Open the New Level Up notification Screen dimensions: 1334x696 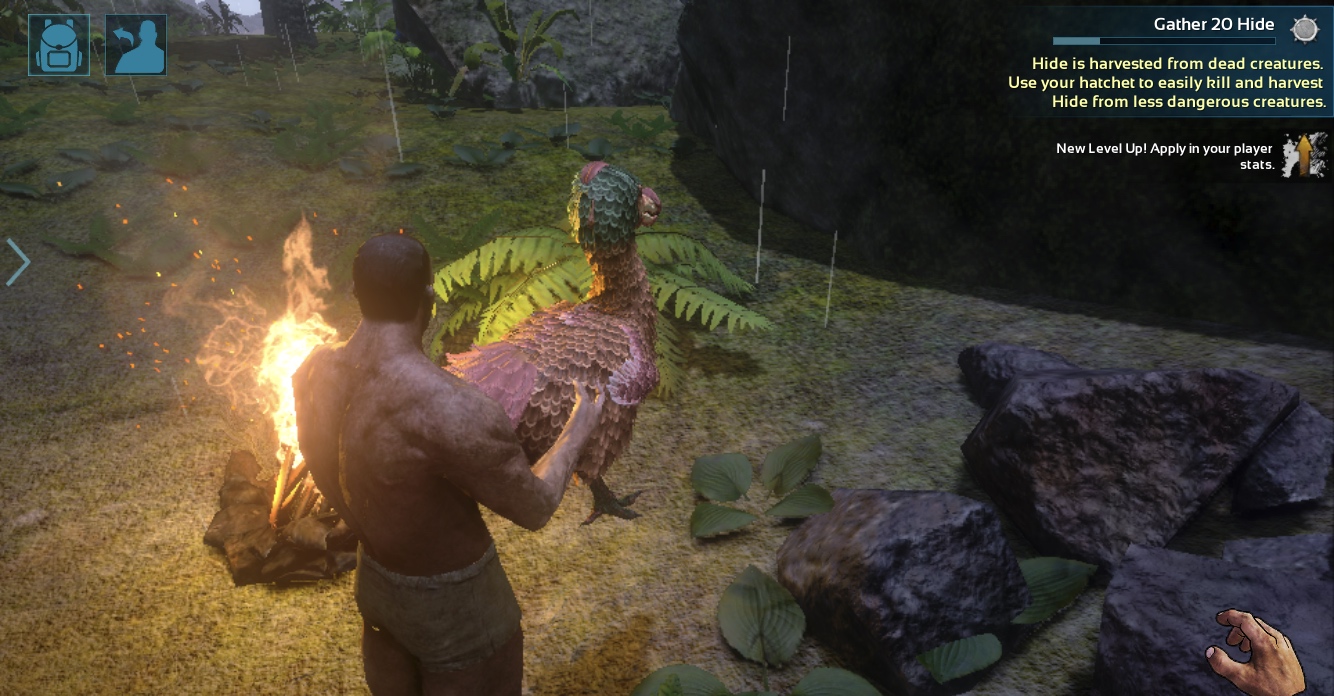(1164, 157)
